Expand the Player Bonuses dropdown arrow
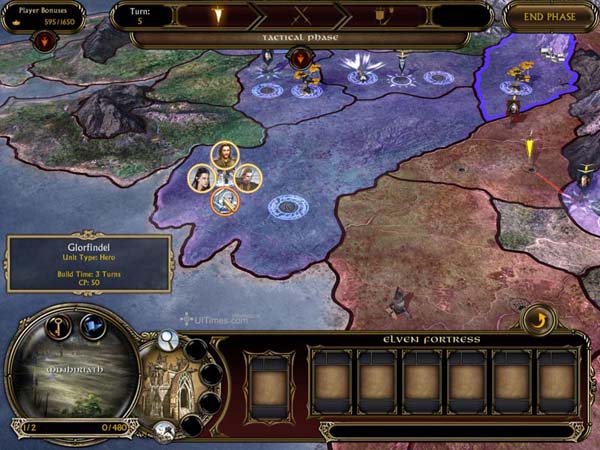 45,41
